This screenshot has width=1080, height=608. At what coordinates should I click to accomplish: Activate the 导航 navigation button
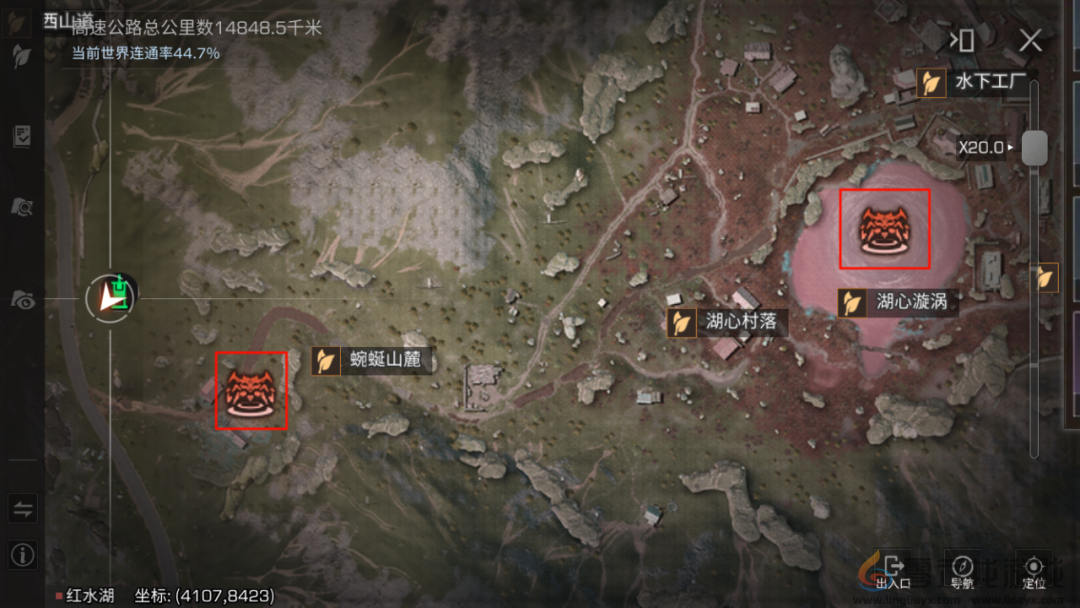click(x=962, y=572)
